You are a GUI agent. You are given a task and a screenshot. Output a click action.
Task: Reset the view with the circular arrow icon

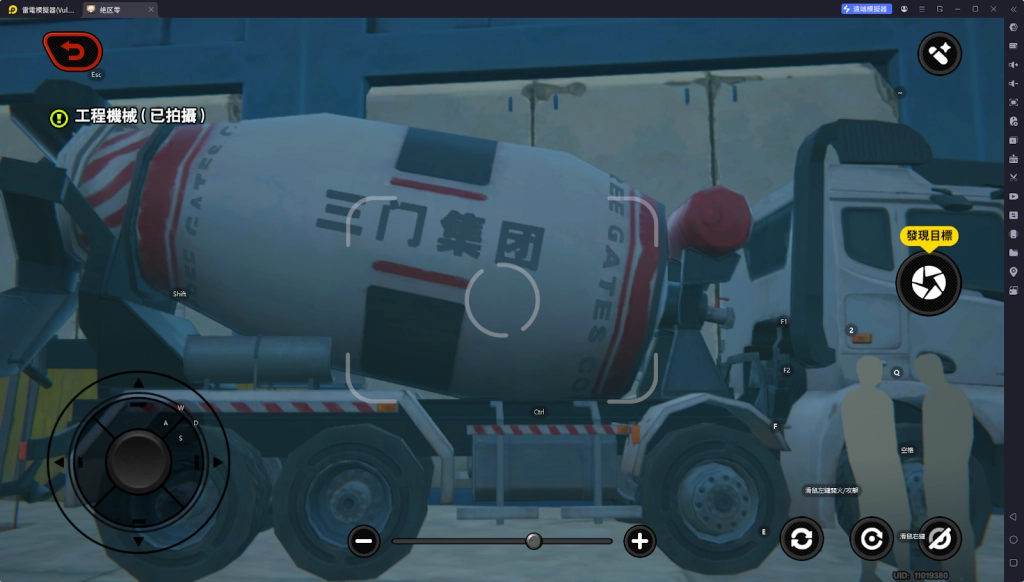click(x=871, y=539)
